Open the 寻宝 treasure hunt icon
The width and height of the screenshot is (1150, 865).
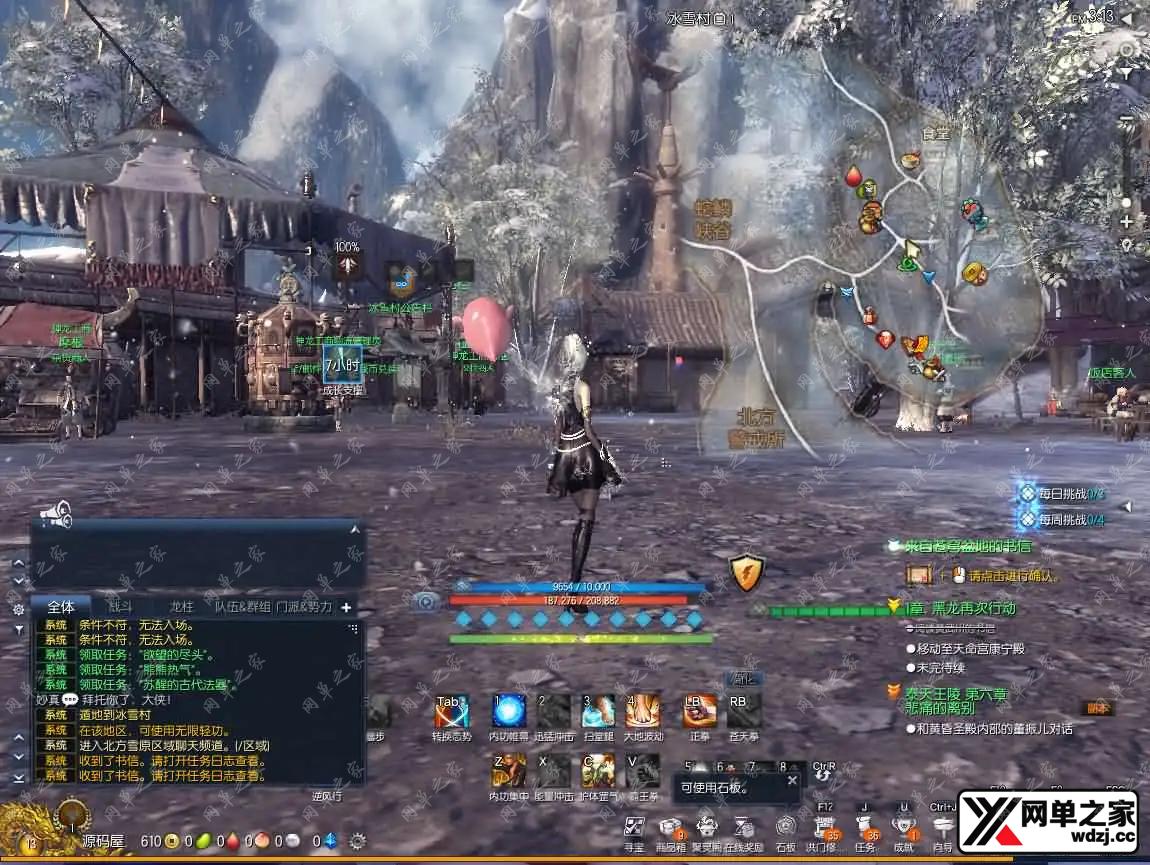coord(634,828)
